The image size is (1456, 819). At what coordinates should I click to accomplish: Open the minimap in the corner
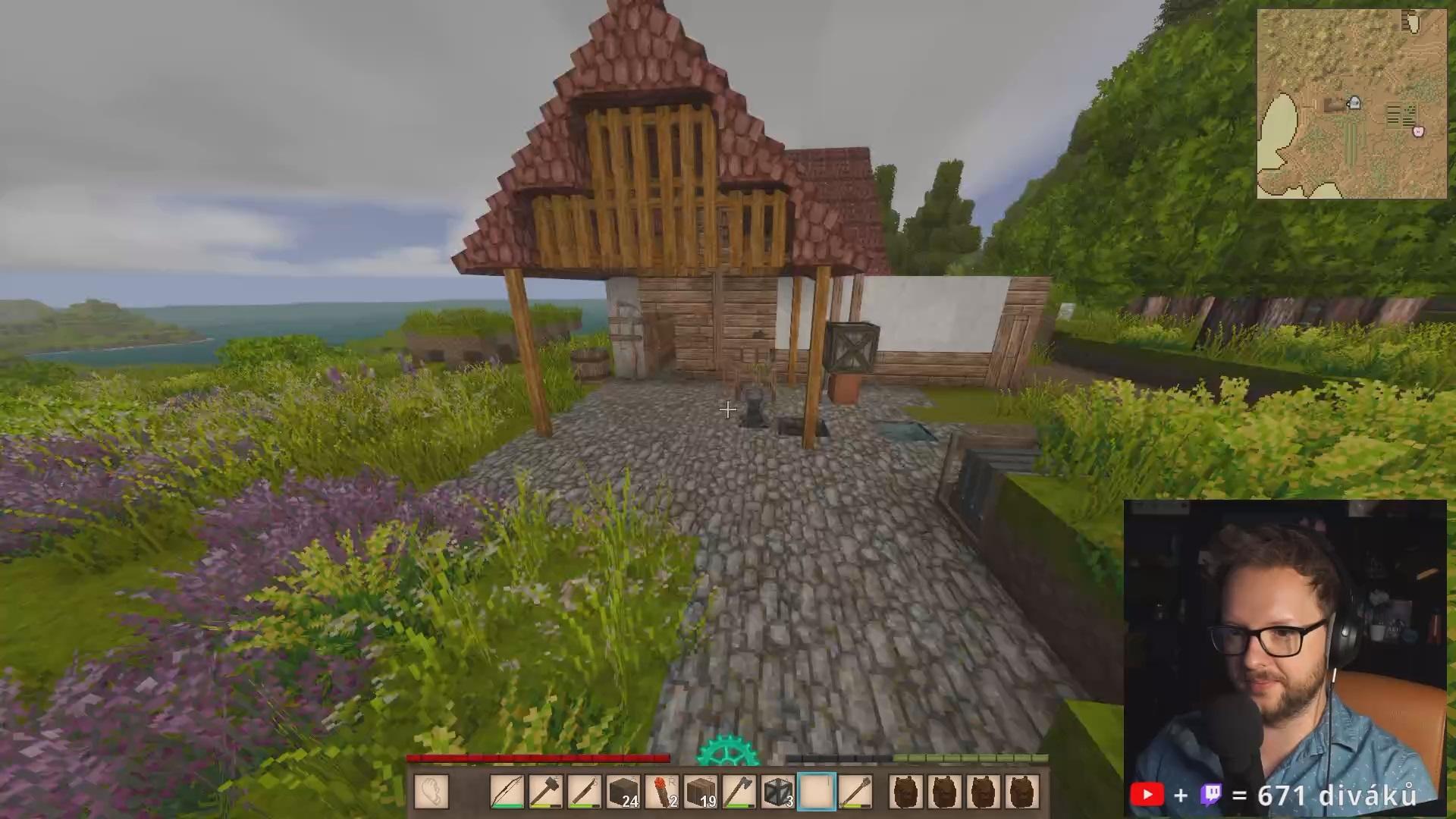[x=1351, y=104]
